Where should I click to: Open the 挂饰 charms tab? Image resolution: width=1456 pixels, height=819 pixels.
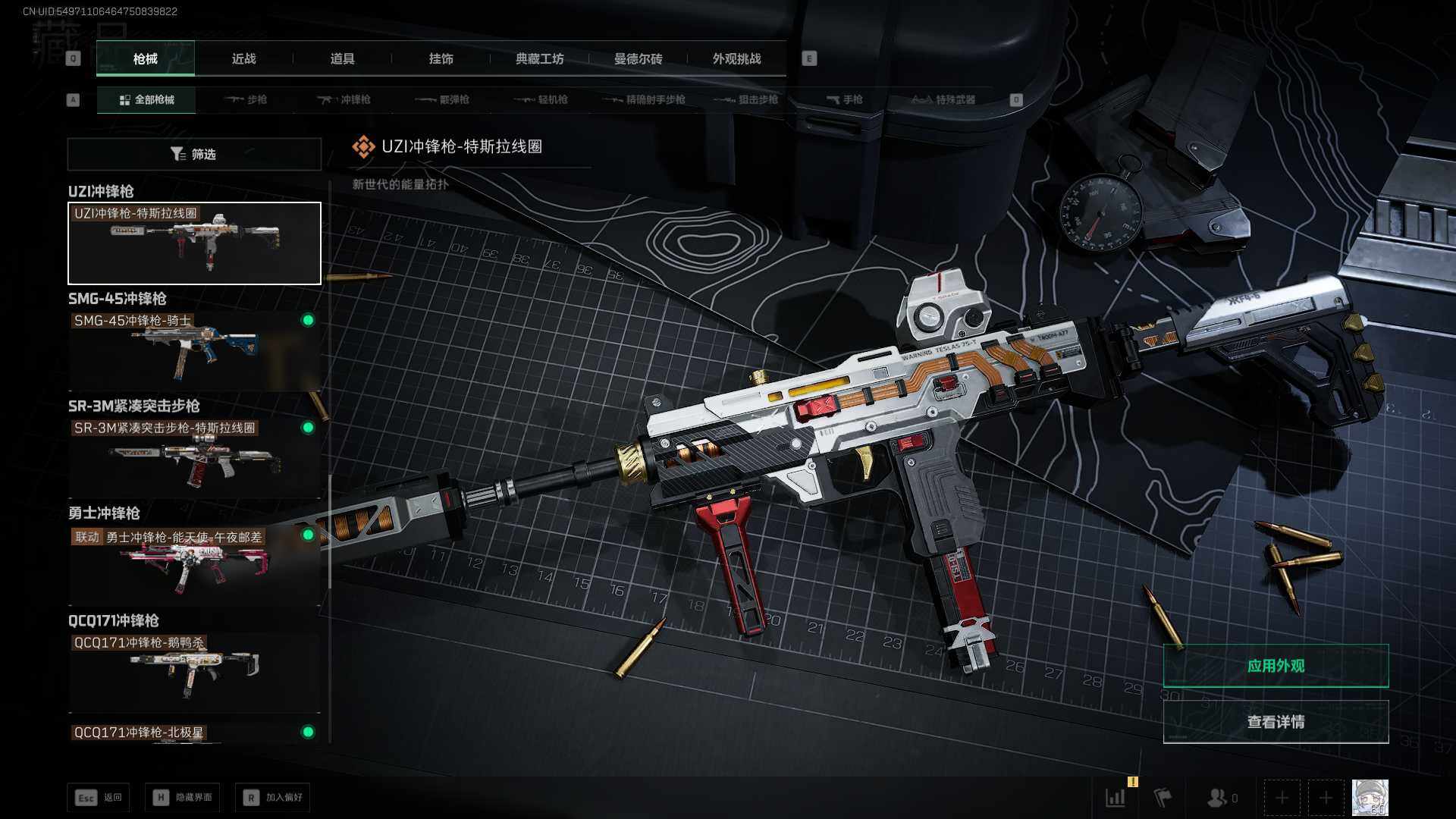[x=441, y=58]
